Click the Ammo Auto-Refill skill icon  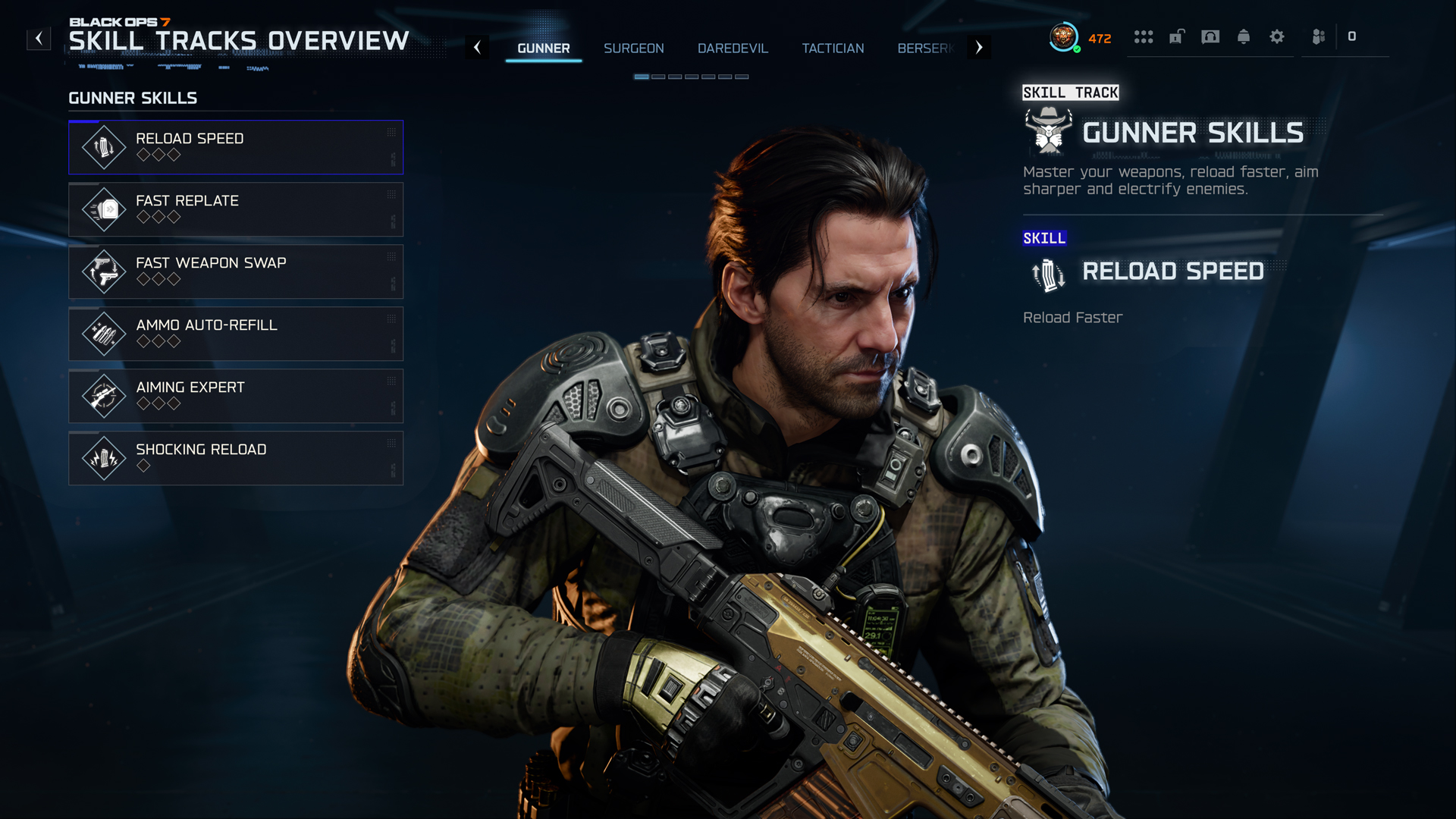(104, 334)
